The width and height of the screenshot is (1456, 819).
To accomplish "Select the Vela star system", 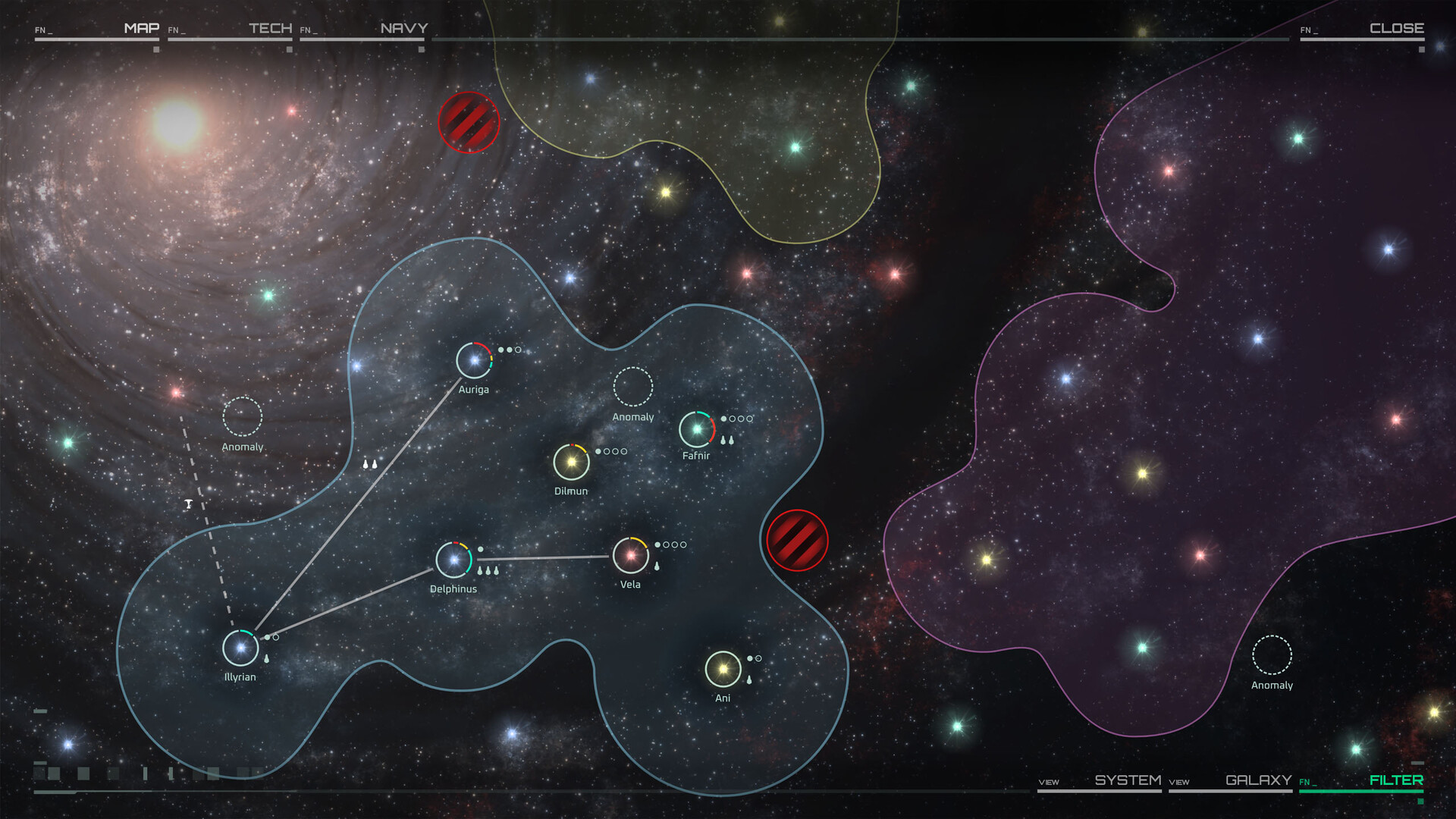I will click(x=630, y=556).
